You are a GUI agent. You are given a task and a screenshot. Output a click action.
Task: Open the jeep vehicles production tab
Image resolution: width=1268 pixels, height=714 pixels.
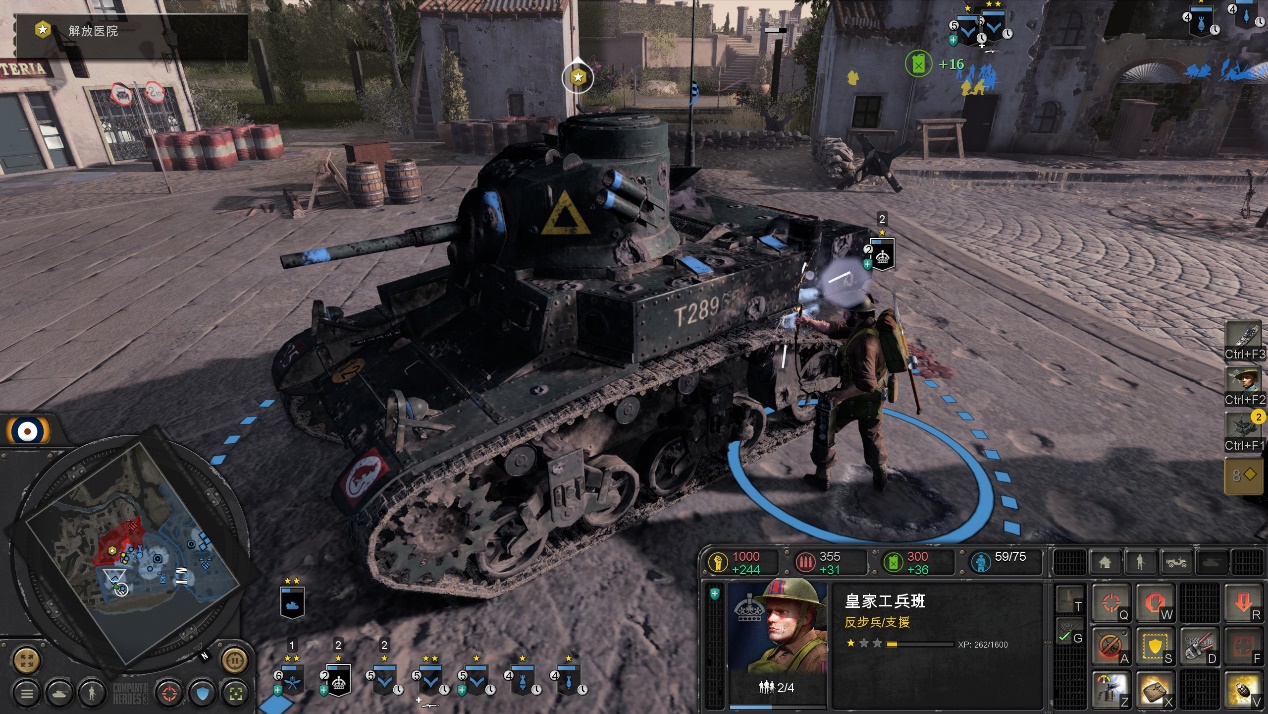[1176, 562]
